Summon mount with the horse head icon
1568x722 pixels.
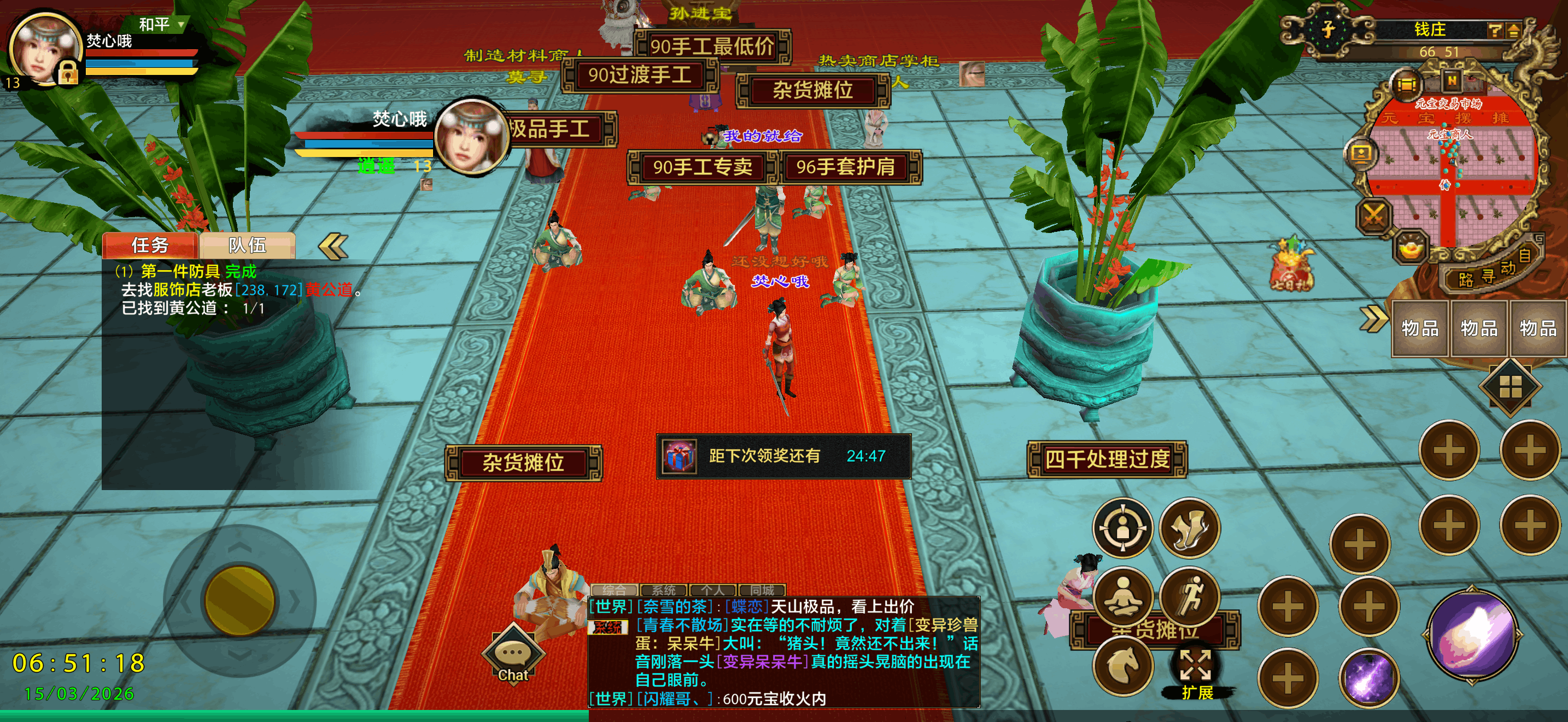tap(1123, 665)
